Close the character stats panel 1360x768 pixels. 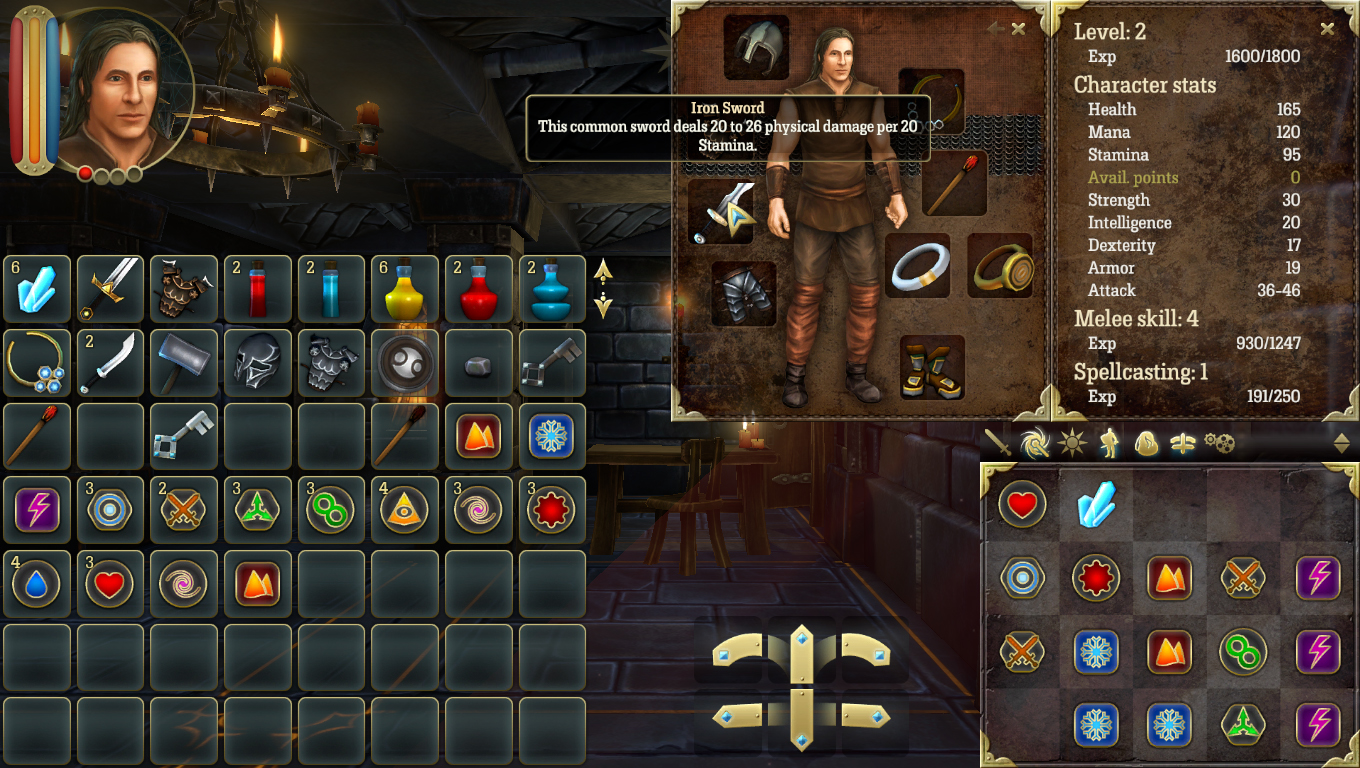tap(1327, 29)
